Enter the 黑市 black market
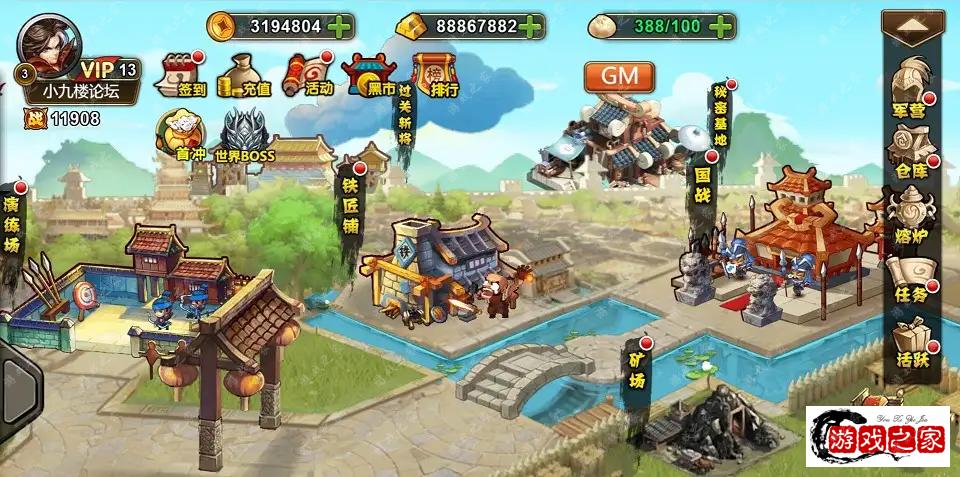 [x=369, y=75]
